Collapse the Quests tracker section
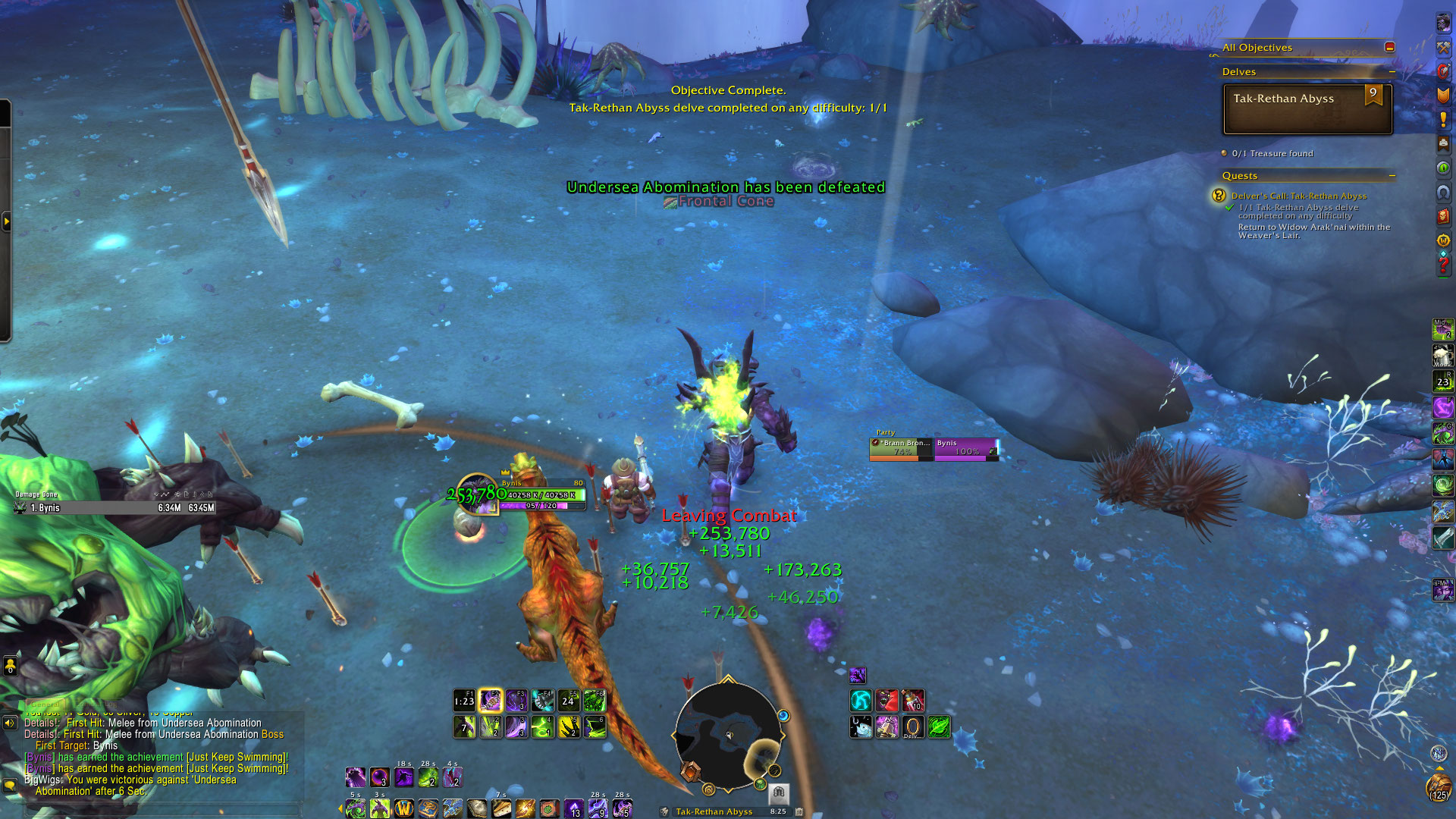The image size is (1456, 819). tap(1392, 176)
